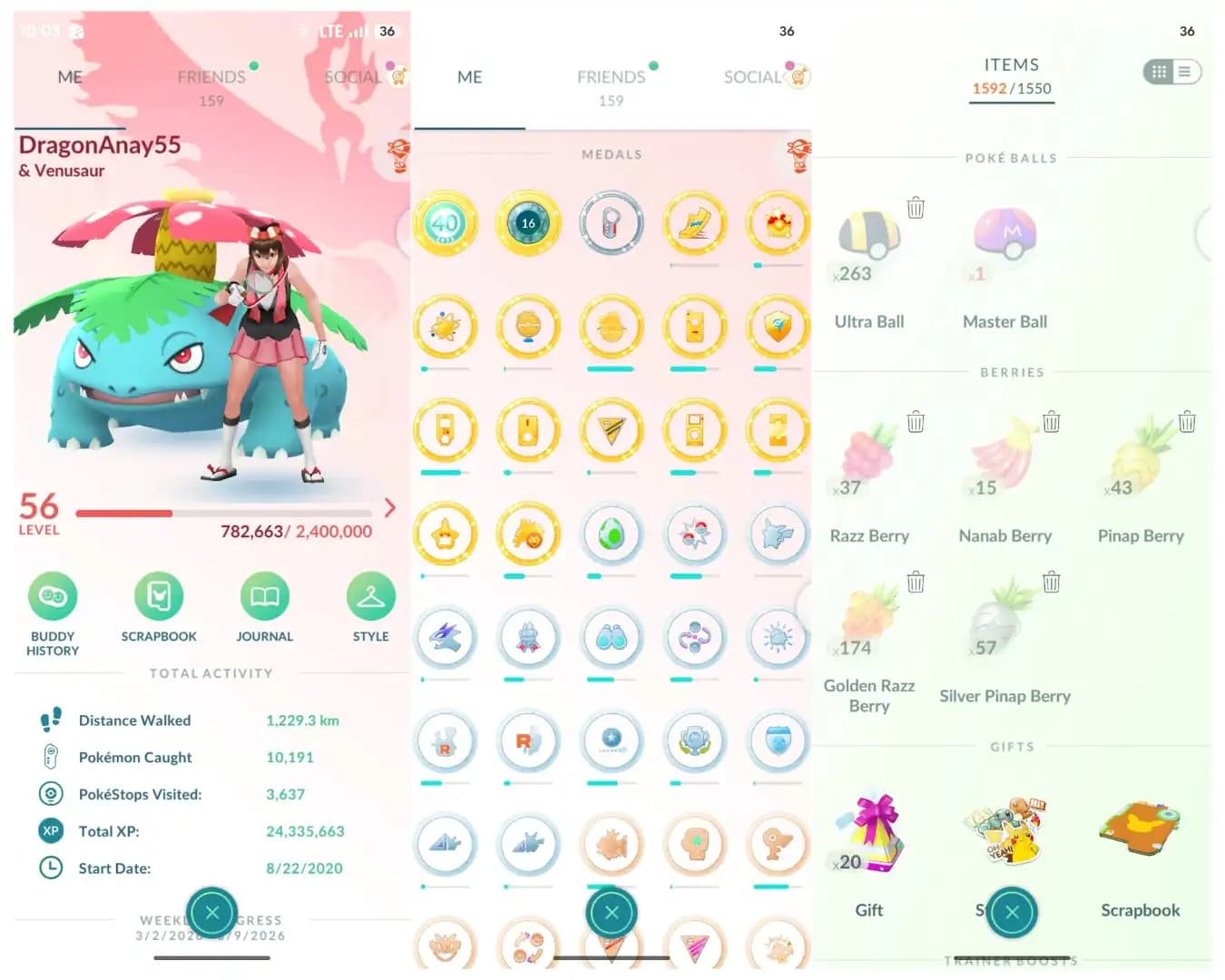Tap the trash button beside Silver Pinap Berry
The height and width of the screenshot is (980, 1225).
tap(1052, 582)
